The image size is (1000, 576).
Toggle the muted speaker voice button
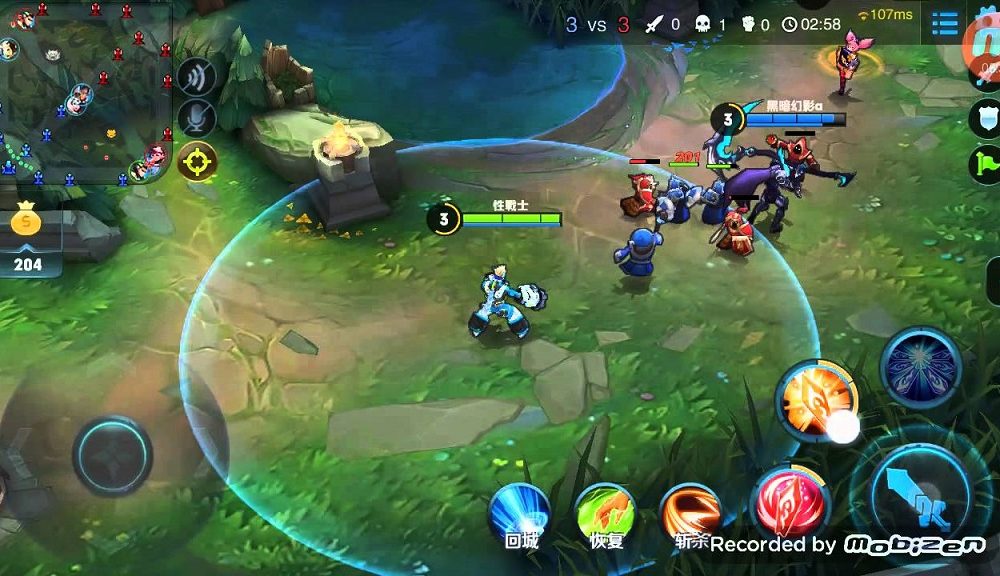197,78
